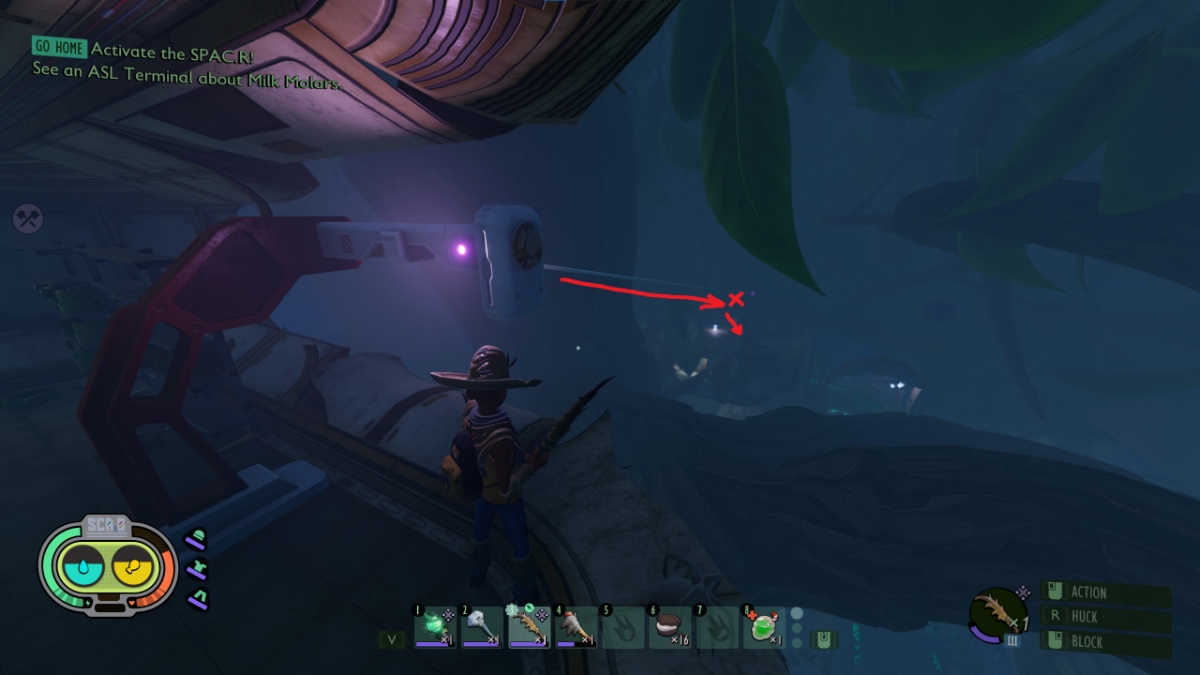
Task: Use the green smoothie in slot 8
Action: click(763, 626)
